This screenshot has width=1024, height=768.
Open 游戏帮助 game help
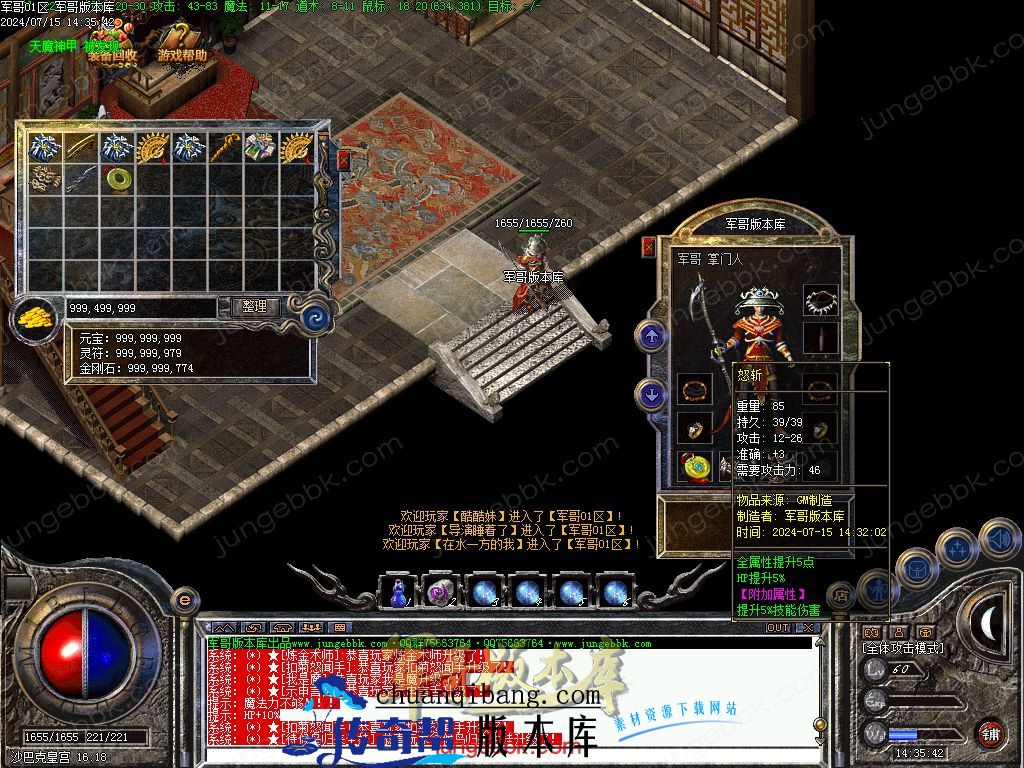point(183,56)
